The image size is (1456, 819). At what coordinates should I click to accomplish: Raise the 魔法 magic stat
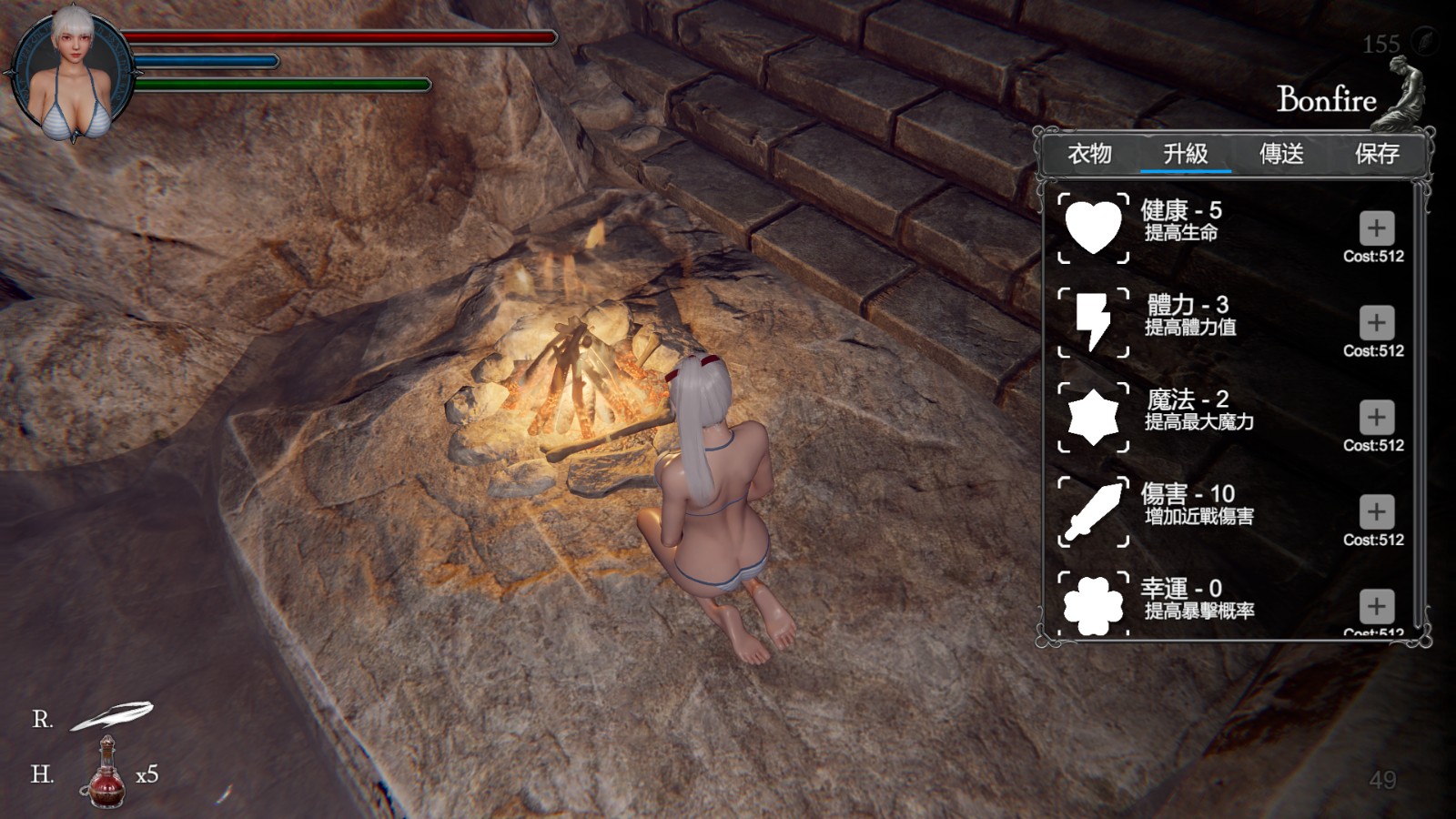[1376, 417]
